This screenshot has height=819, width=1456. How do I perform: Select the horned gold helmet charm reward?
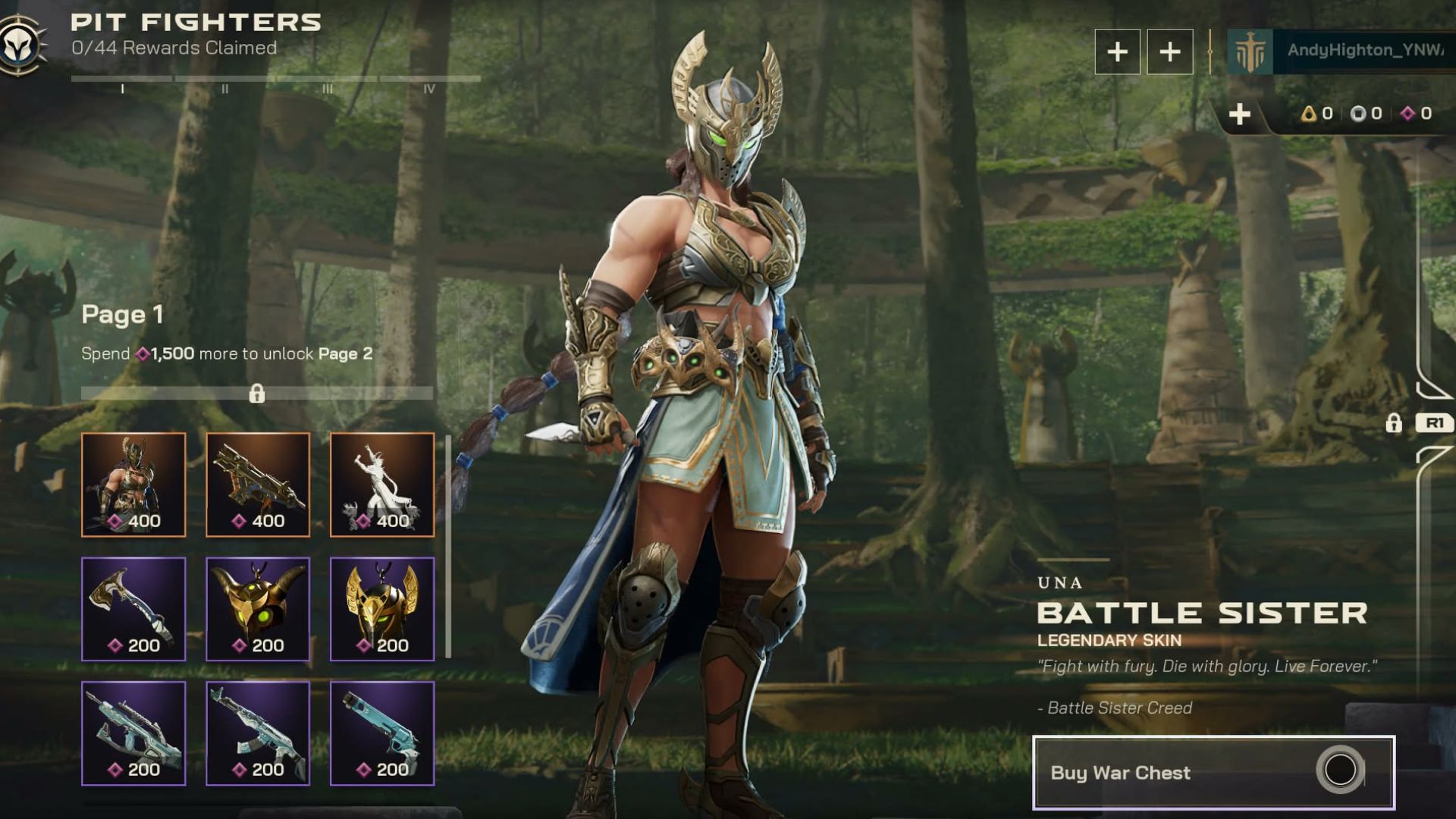[258, 609]
